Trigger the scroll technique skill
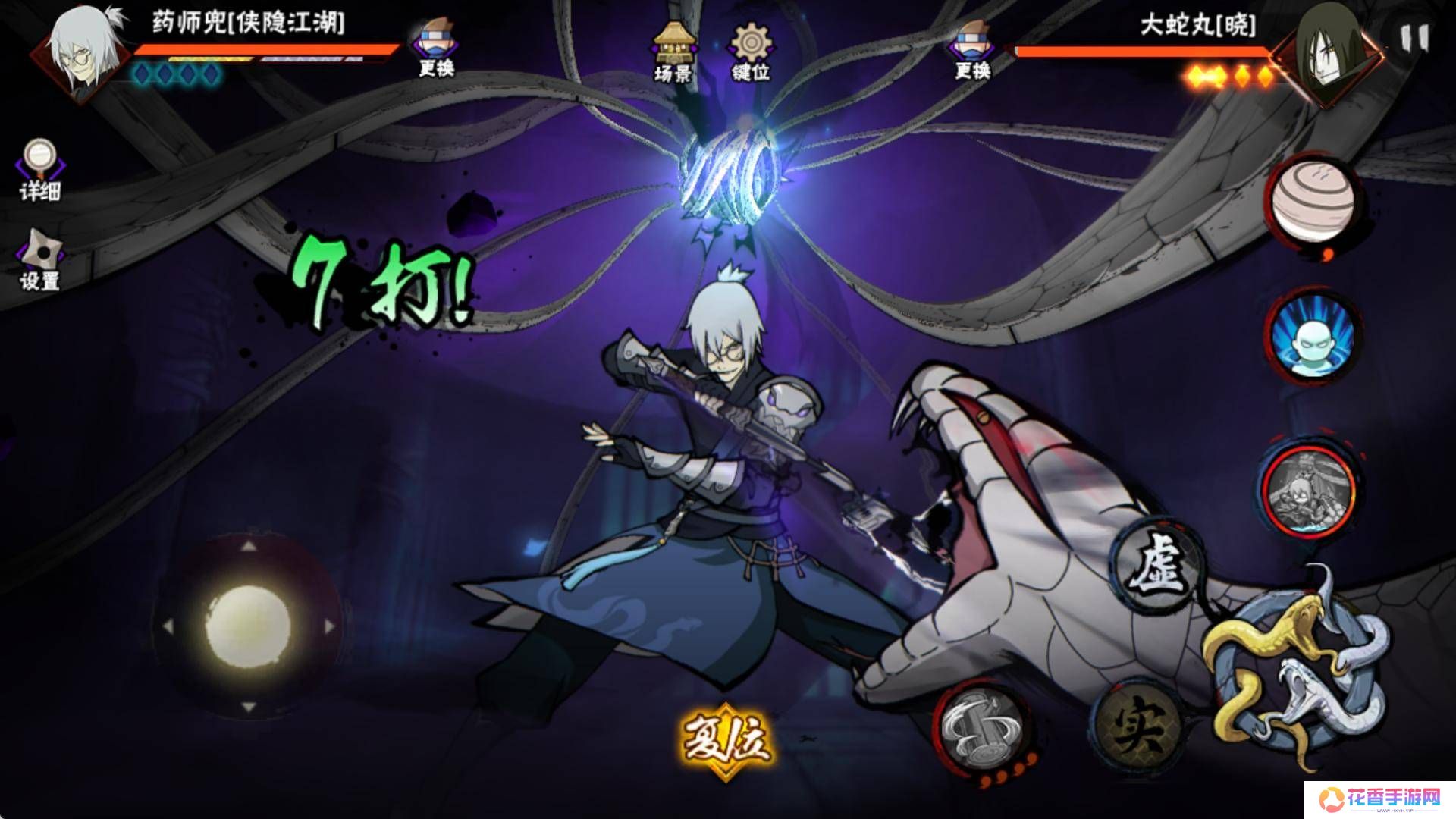Viewport: 1456px width, 819px height. (983, 726)
